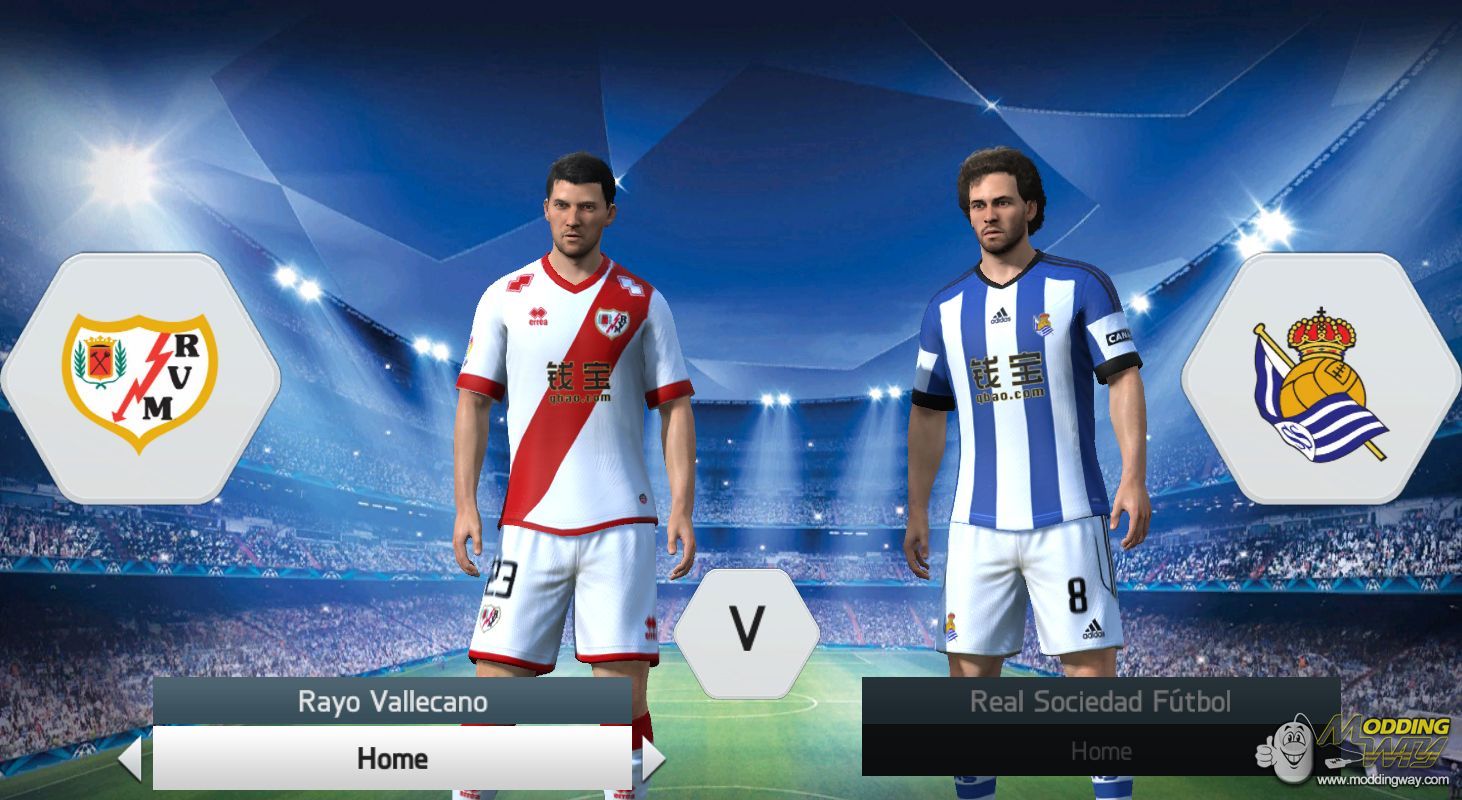Click the Real Sociedad badge on the shirt

(x=1044, y=322)
